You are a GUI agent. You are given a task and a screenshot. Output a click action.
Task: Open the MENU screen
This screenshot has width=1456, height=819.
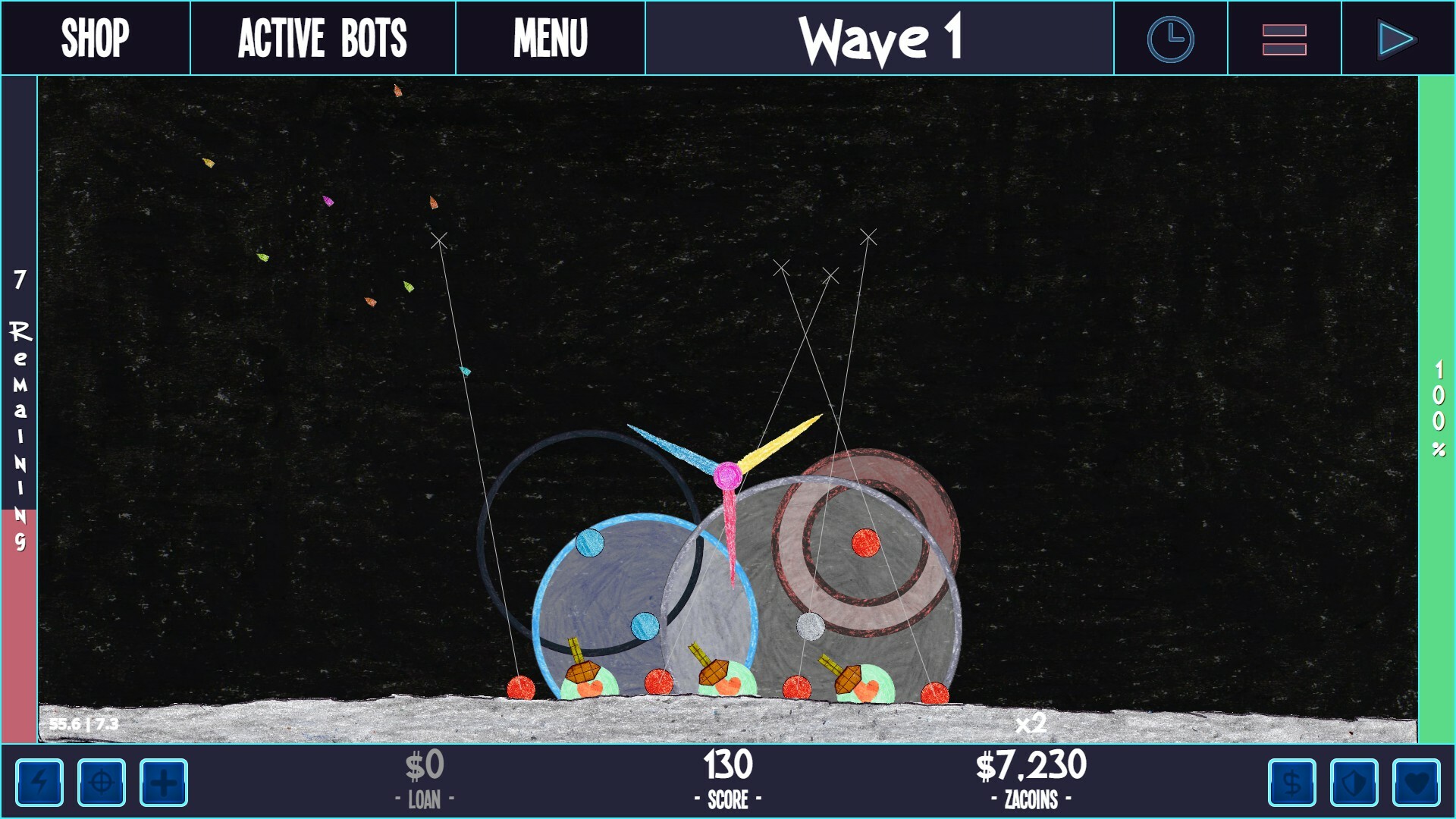pyautogui.click(x=551, y=36)
